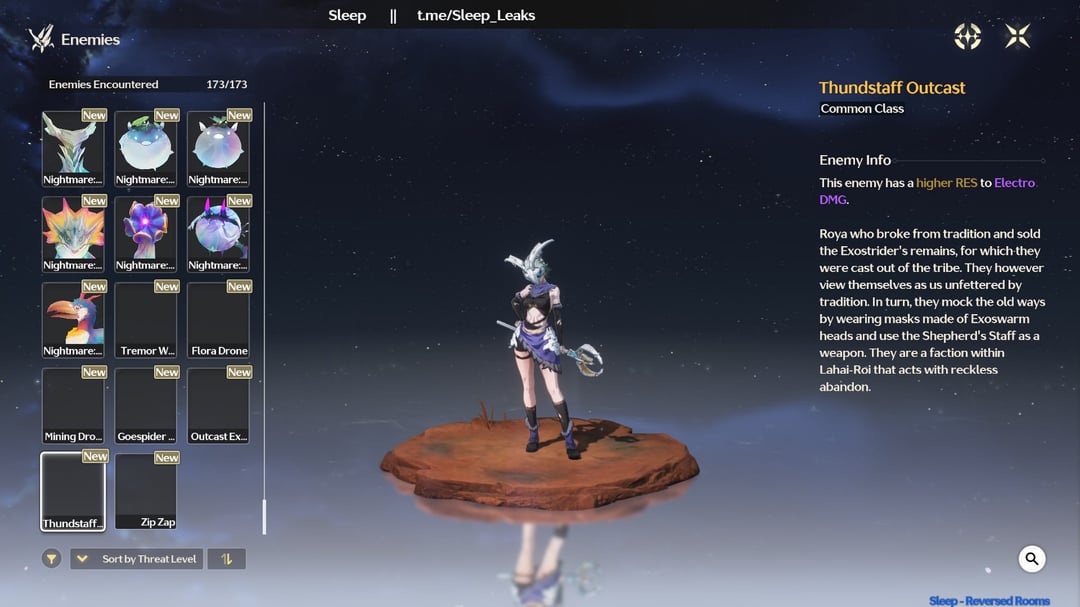Select the Thundstaff Outcast tile
1080x607 pixels.
73,491
